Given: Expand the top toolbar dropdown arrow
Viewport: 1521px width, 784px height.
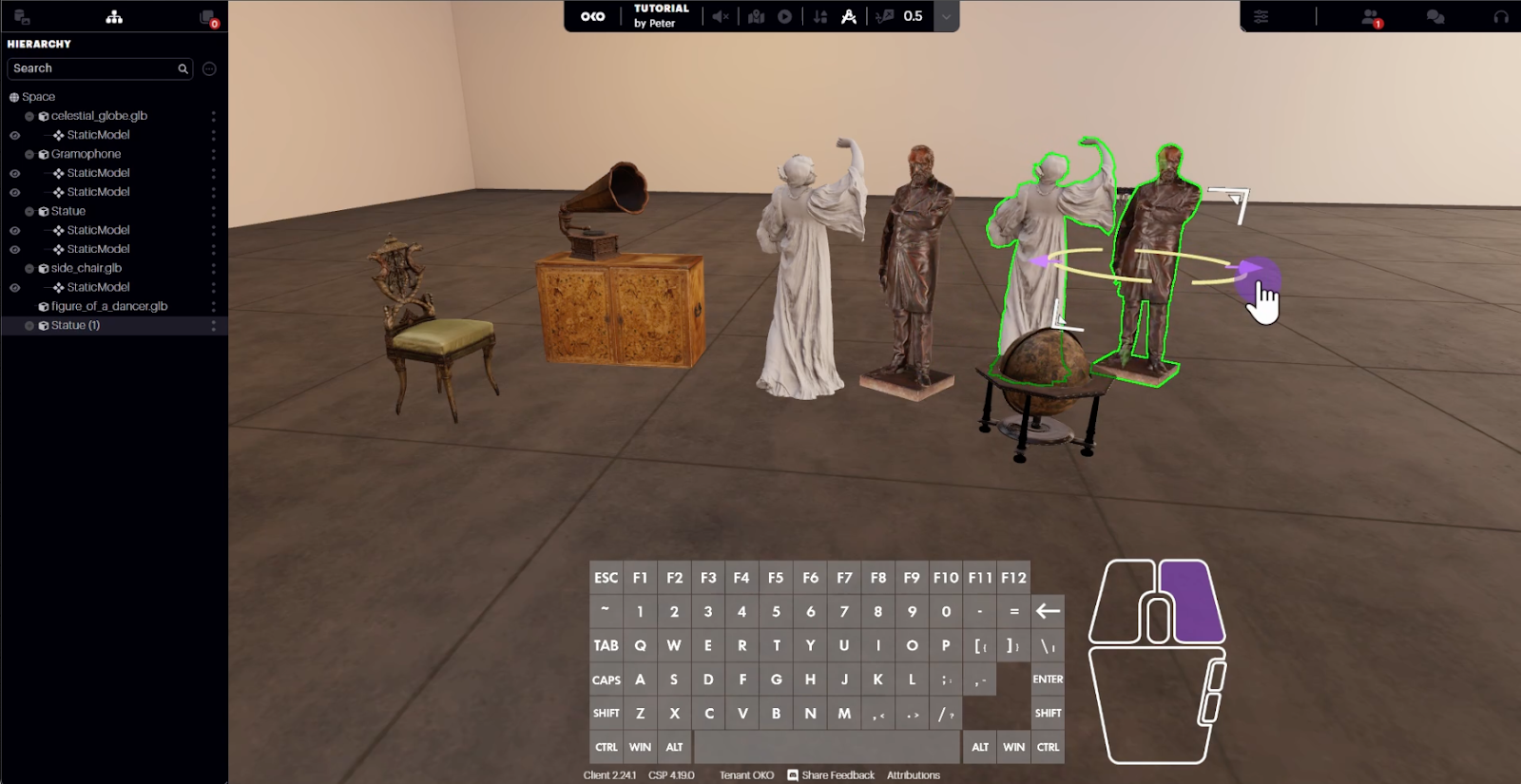Looking at the screenshot, I should 946,16.
